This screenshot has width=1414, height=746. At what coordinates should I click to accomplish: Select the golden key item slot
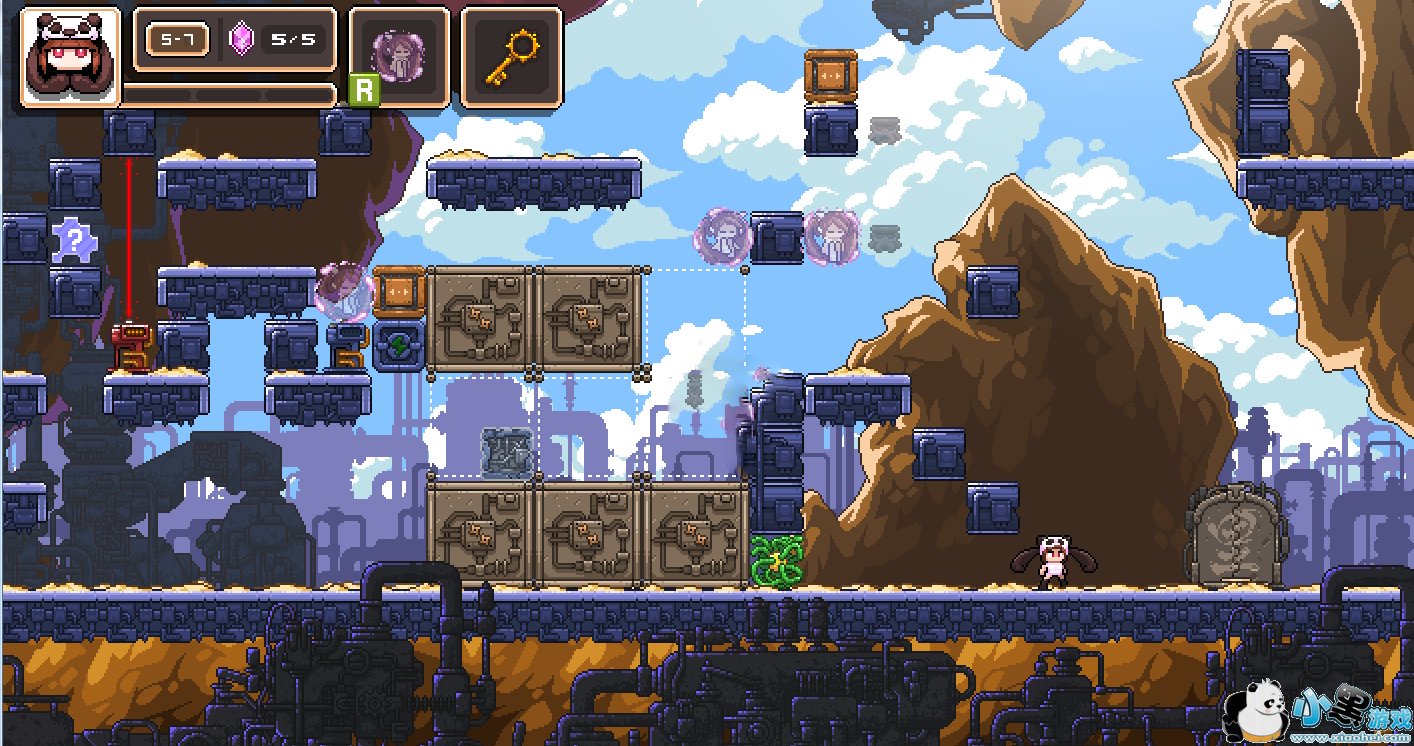(511, 55)
